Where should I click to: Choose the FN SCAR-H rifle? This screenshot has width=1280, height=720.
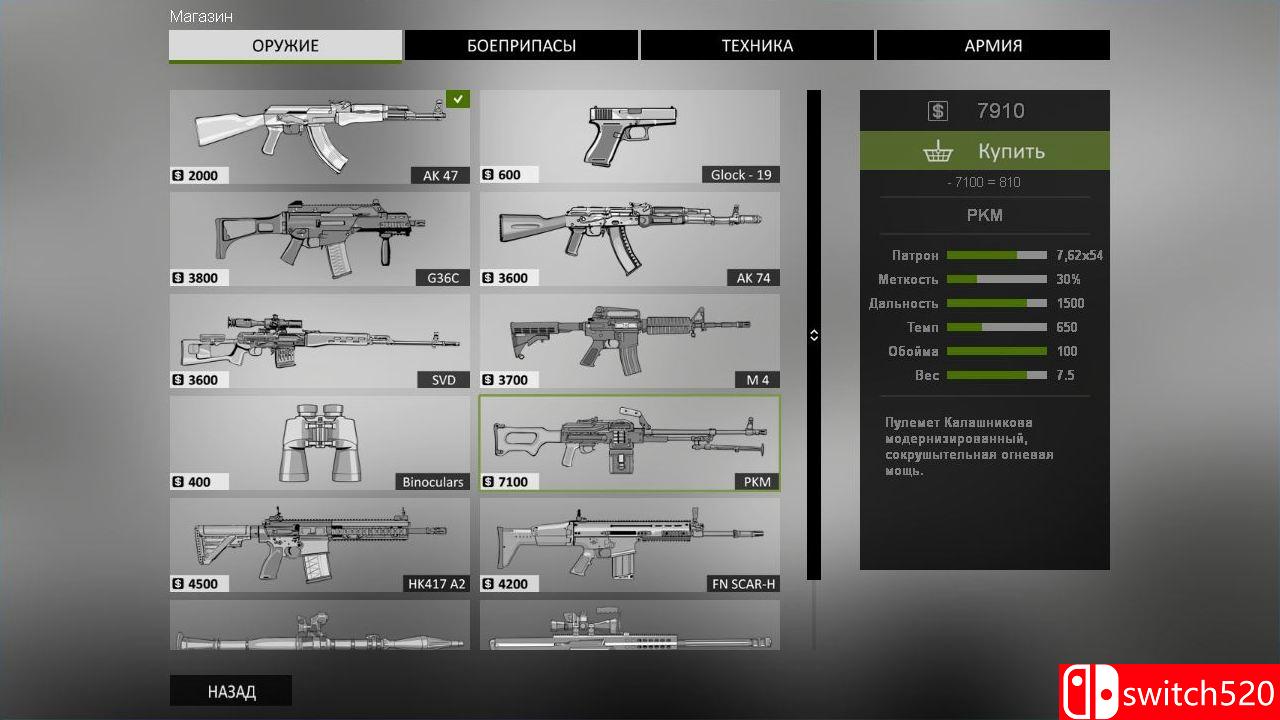point(630,545)
